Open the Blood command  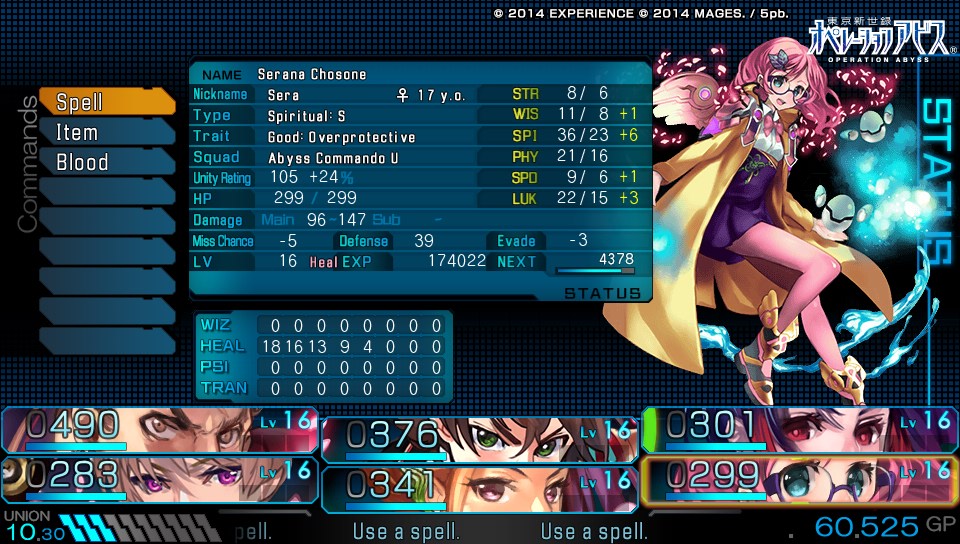point(106,162)
